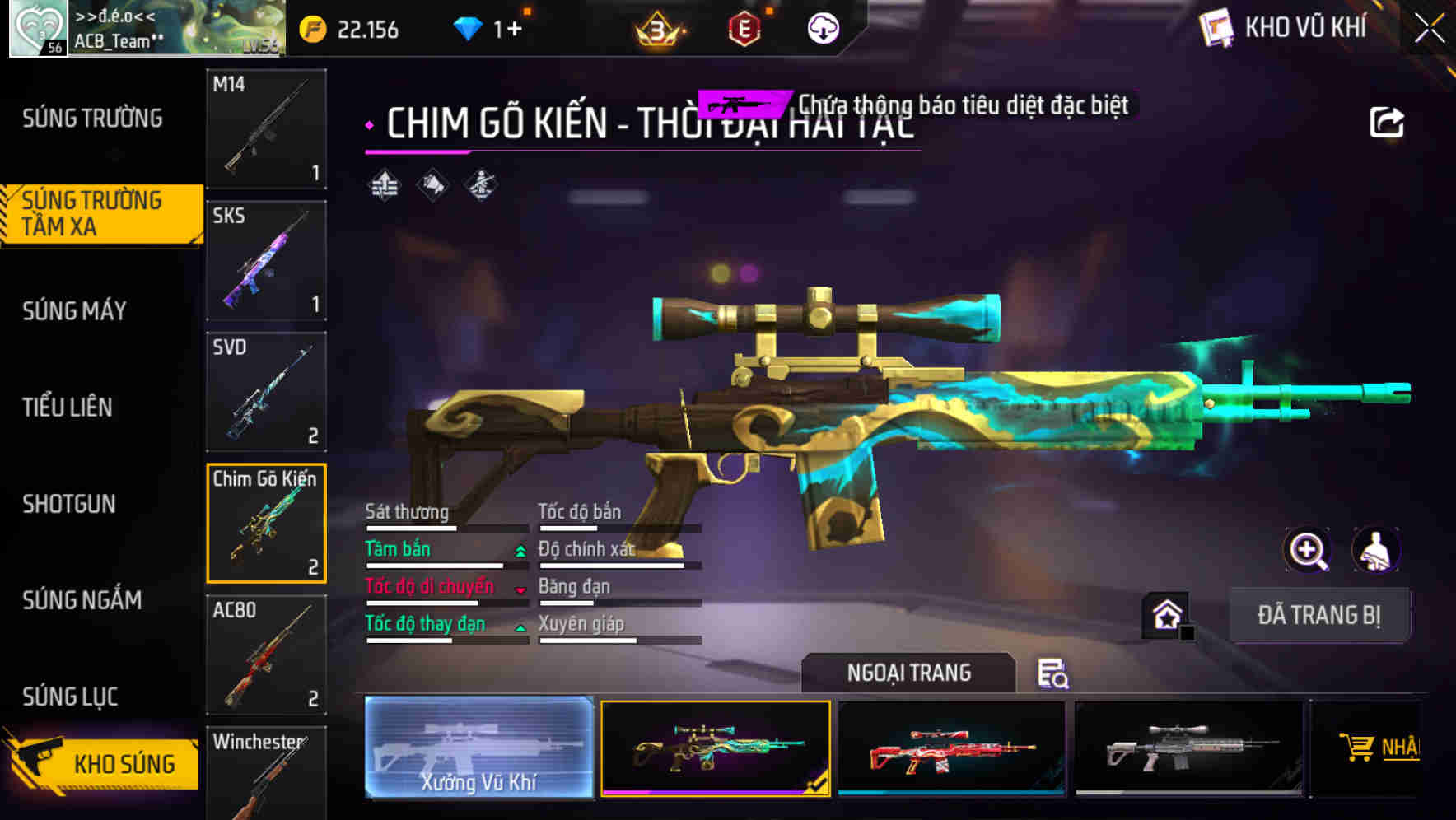Viewport: 1456px width, 820px height.
Task: Toggle the ĐÃ TRANG BỊ equip button
Action: click(1320, 615)
